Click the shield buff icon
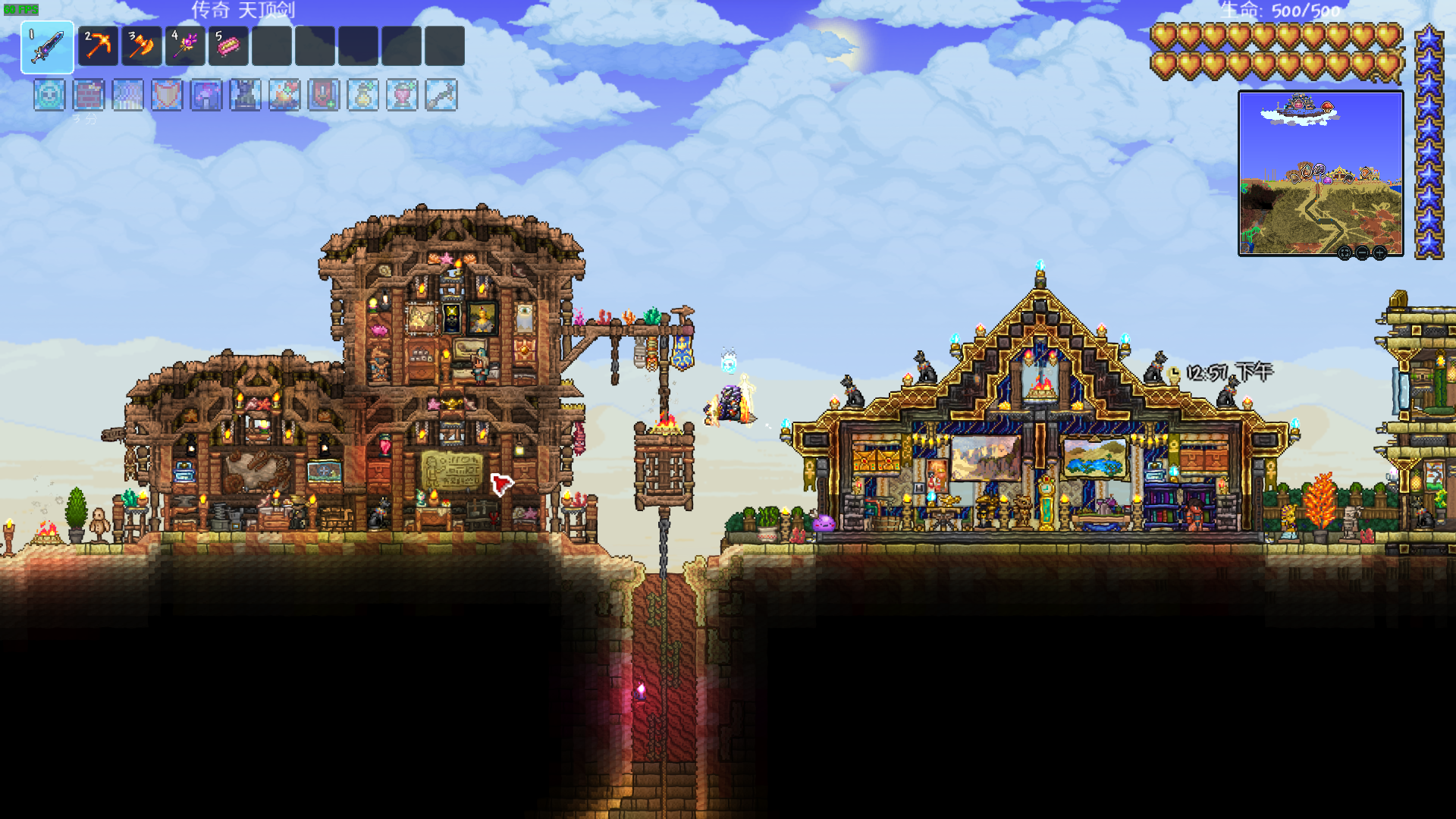Screen dimensions: 1456x819 tap(167, 96)
